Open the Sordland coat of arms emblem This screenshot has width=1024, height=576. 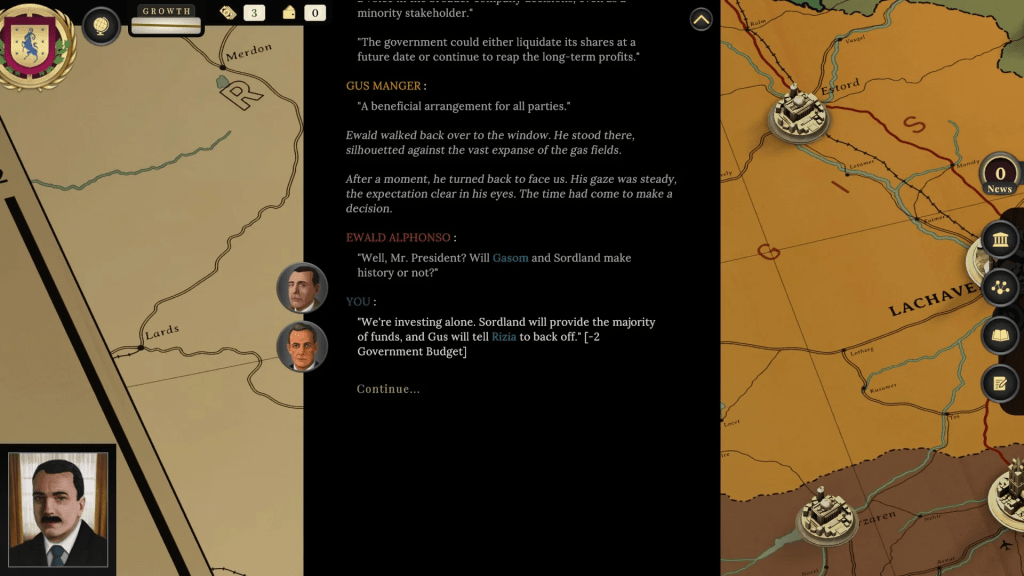(x=37, y=43)
